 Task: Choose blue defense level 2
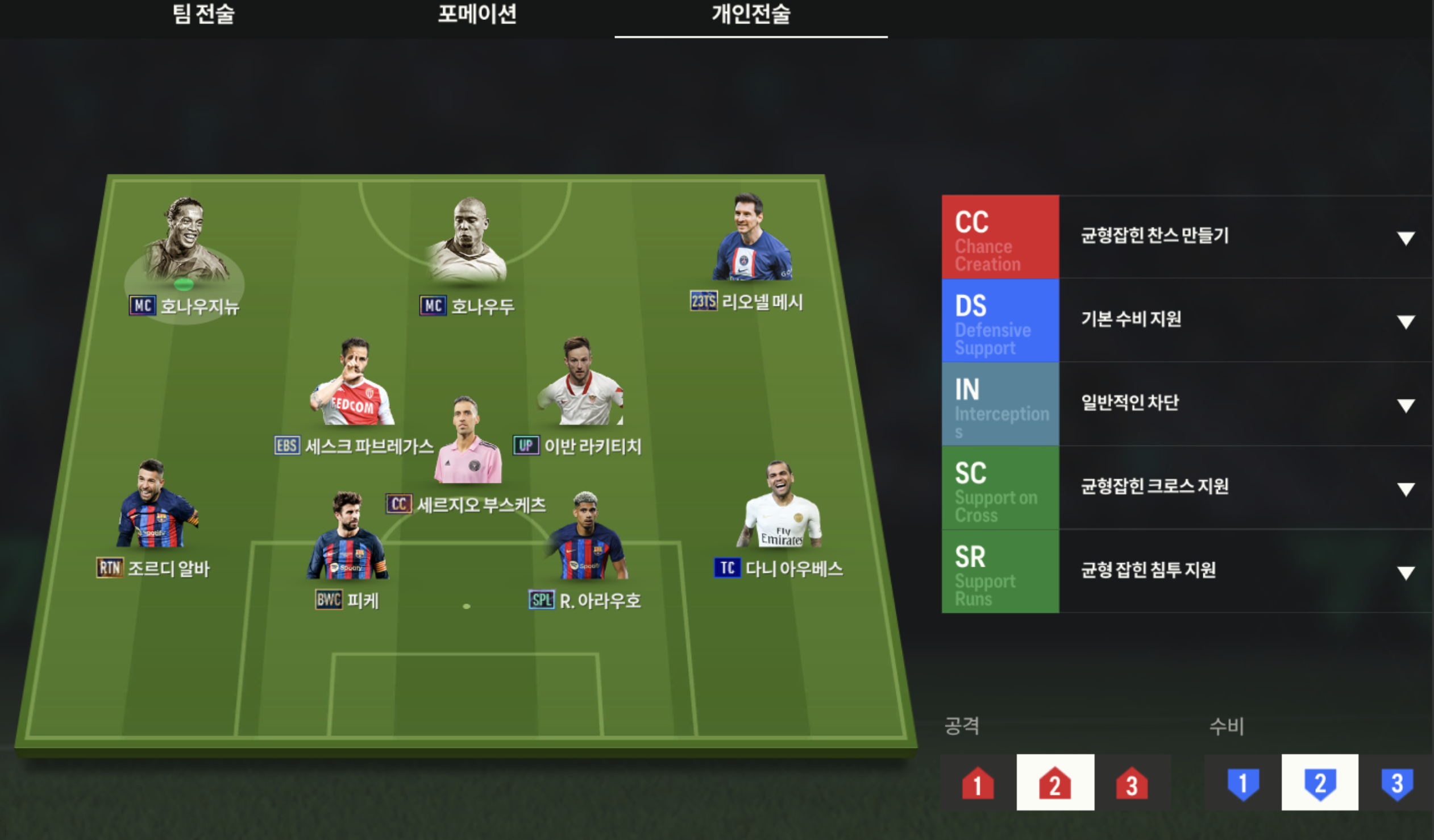tap(1320, 783)
